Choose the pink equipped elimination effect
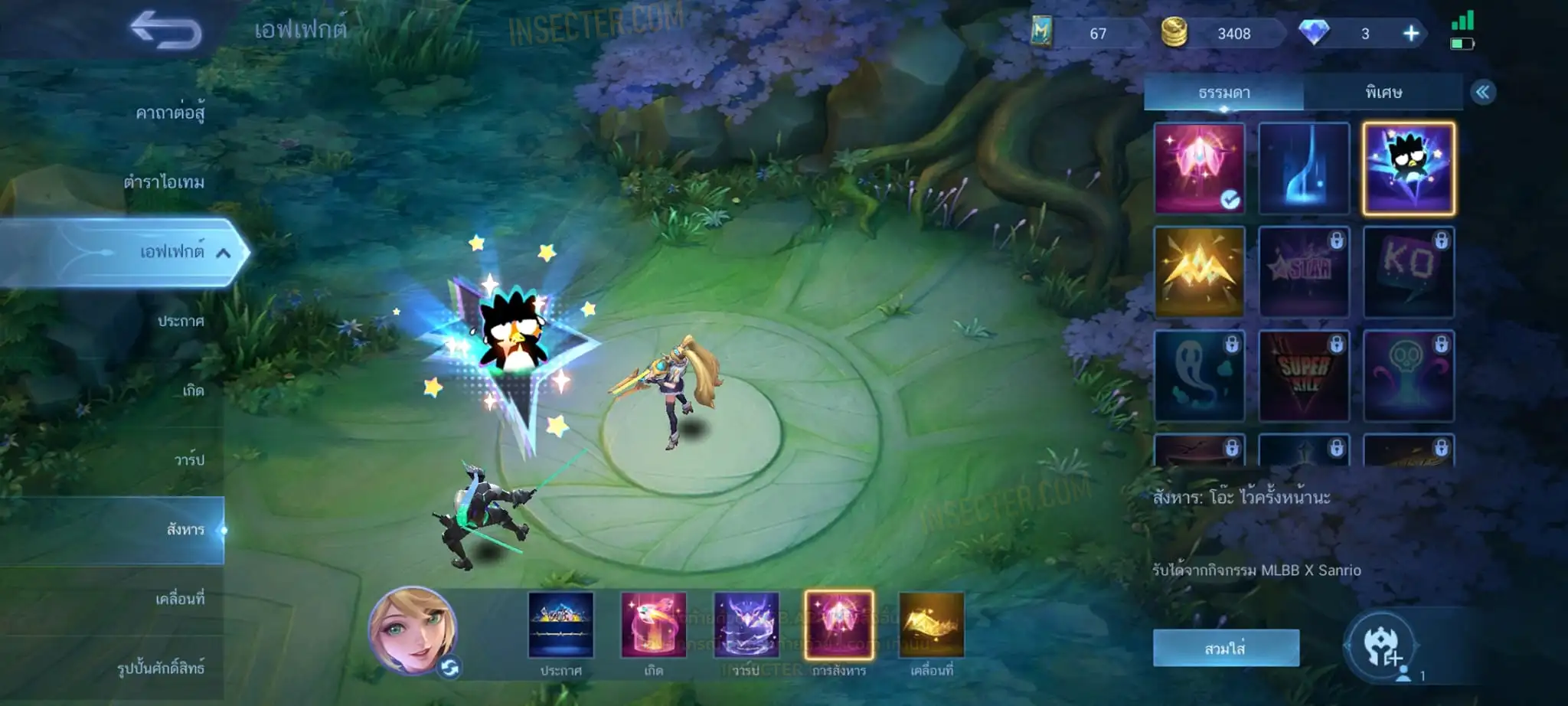Image resolution: width=1568 pixels, height=706 pixels. click(x=1199, y=168)
